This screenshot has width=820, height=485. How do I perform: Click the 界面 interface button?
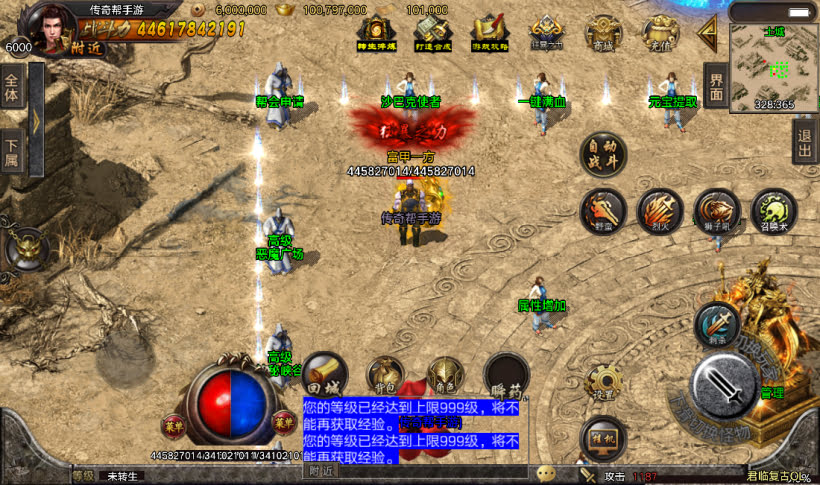[714, 84]
